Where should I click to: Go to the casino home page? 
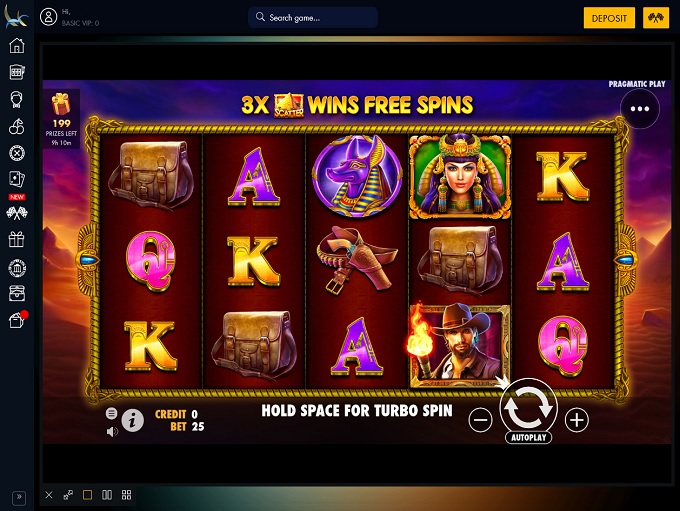click(16, 46)
